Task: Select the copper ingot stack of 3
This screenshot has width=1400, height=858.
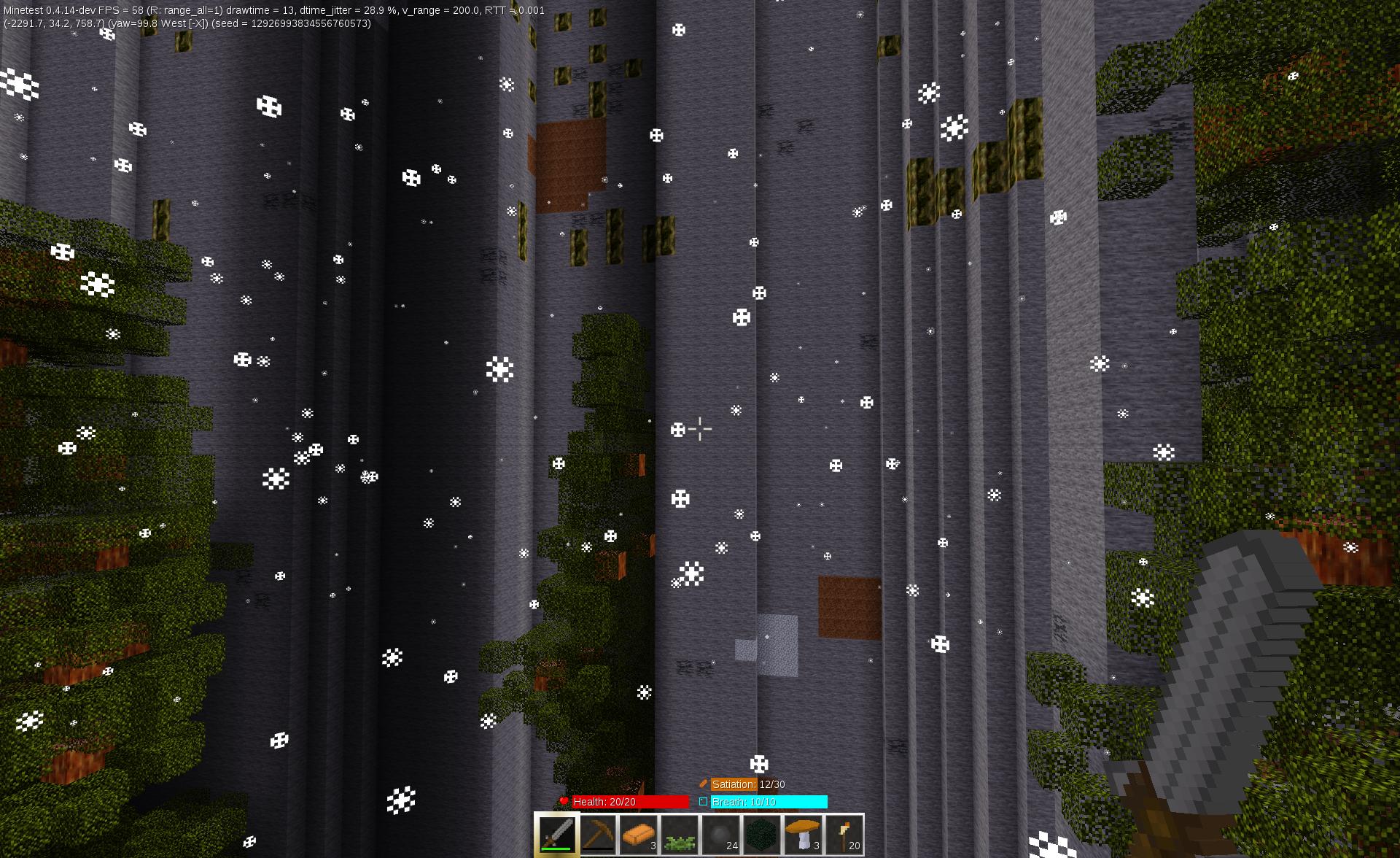Action: [639, 833]
